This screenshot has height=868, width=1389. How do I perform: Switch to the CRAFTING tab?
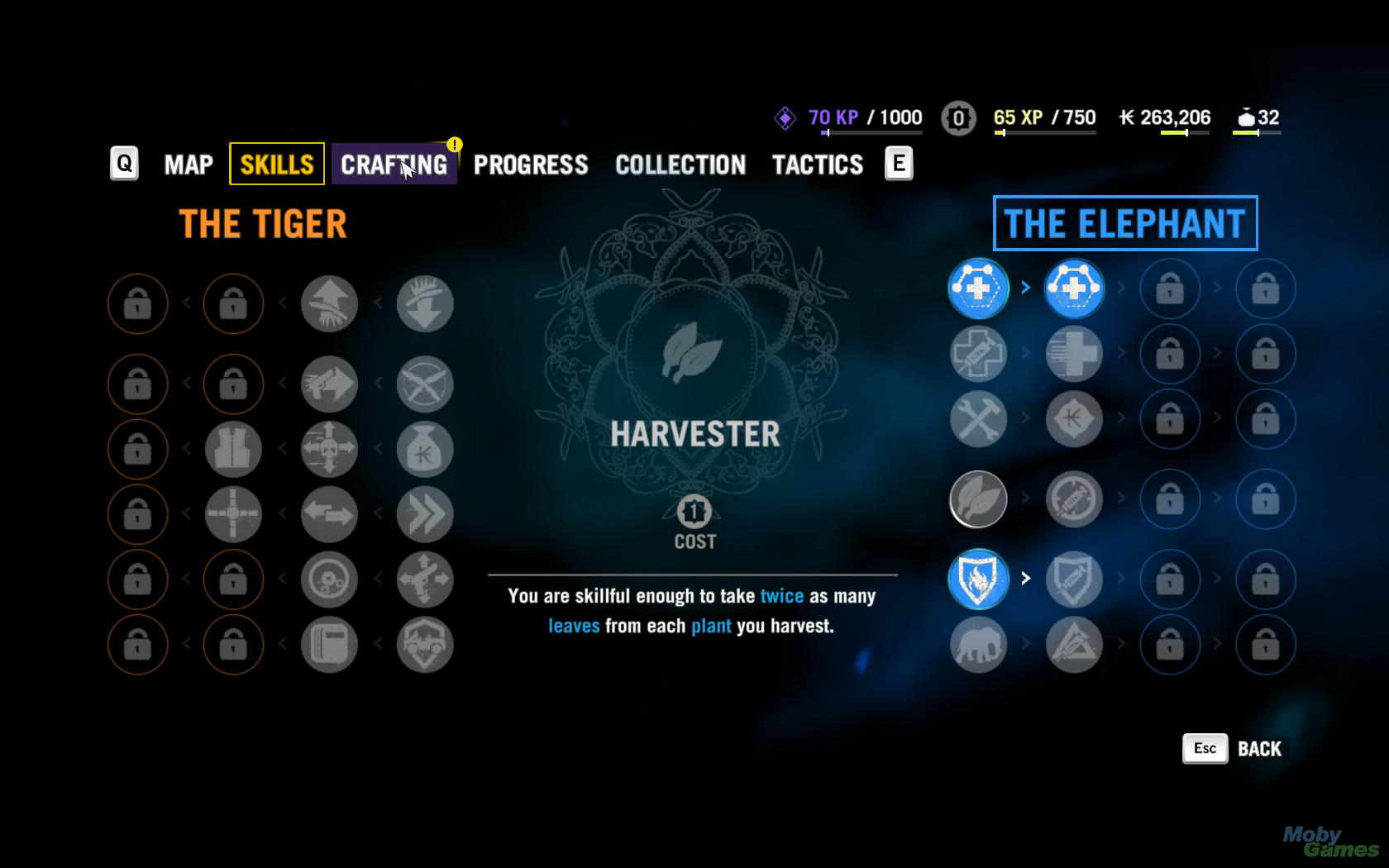394,165
